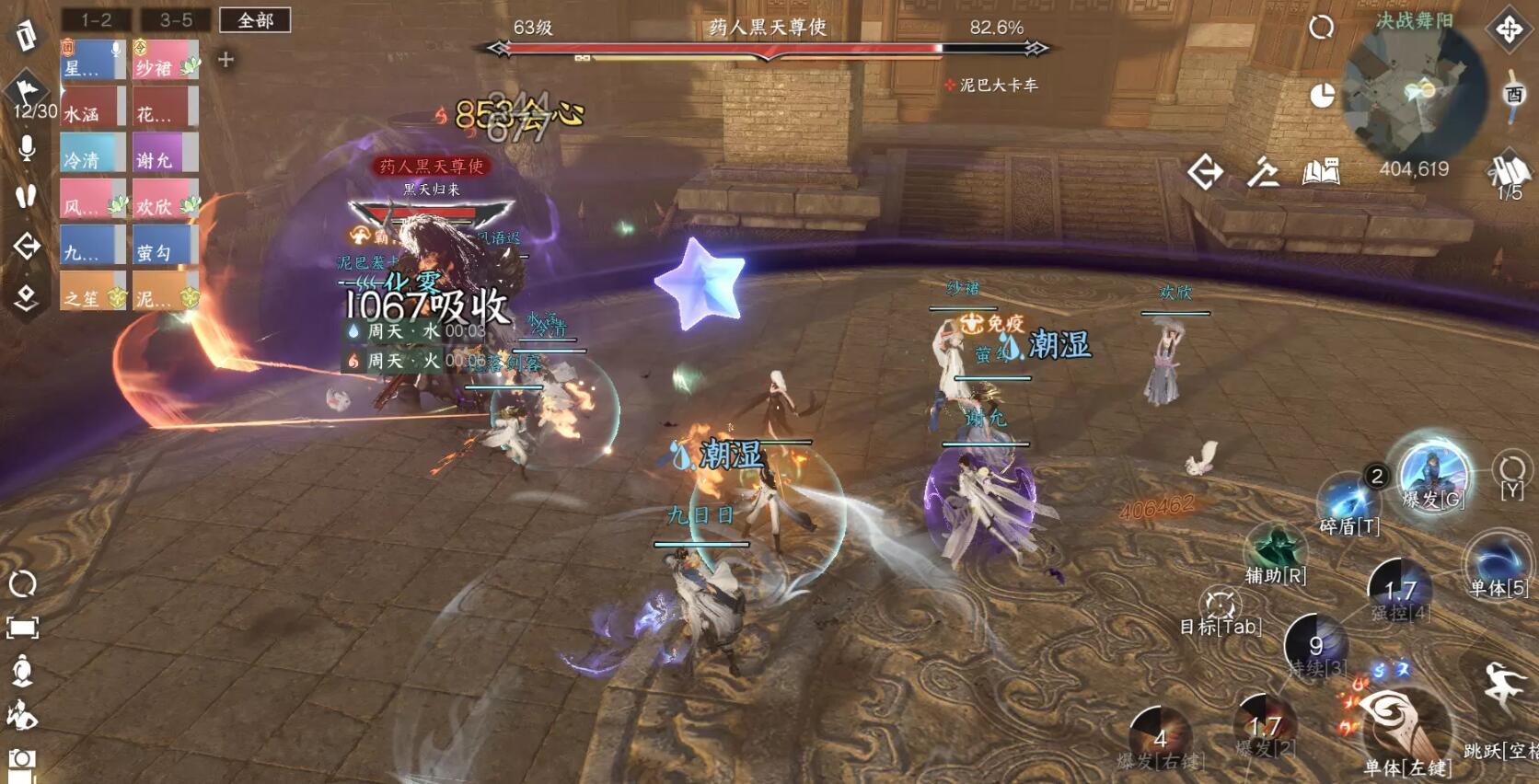Open the circular minimap

[x=1415, y=91]
